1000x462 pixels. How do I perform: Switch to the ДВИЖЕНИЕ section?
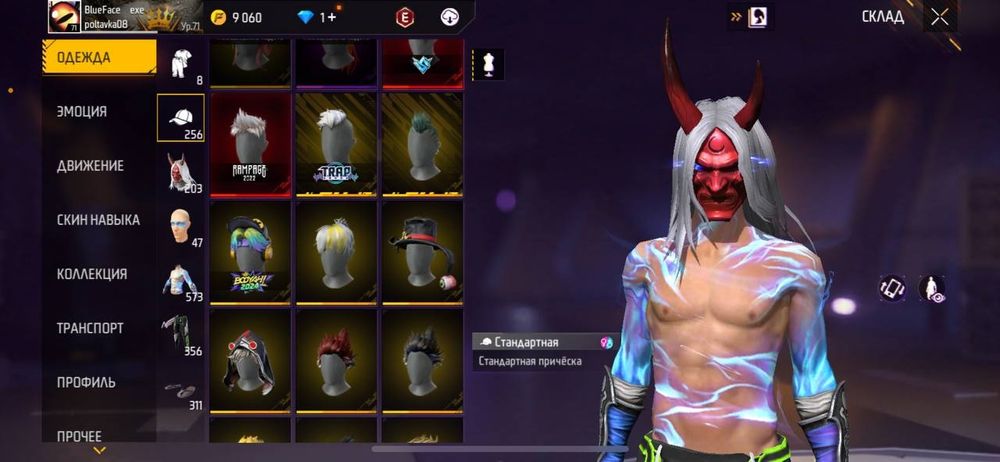90,166
